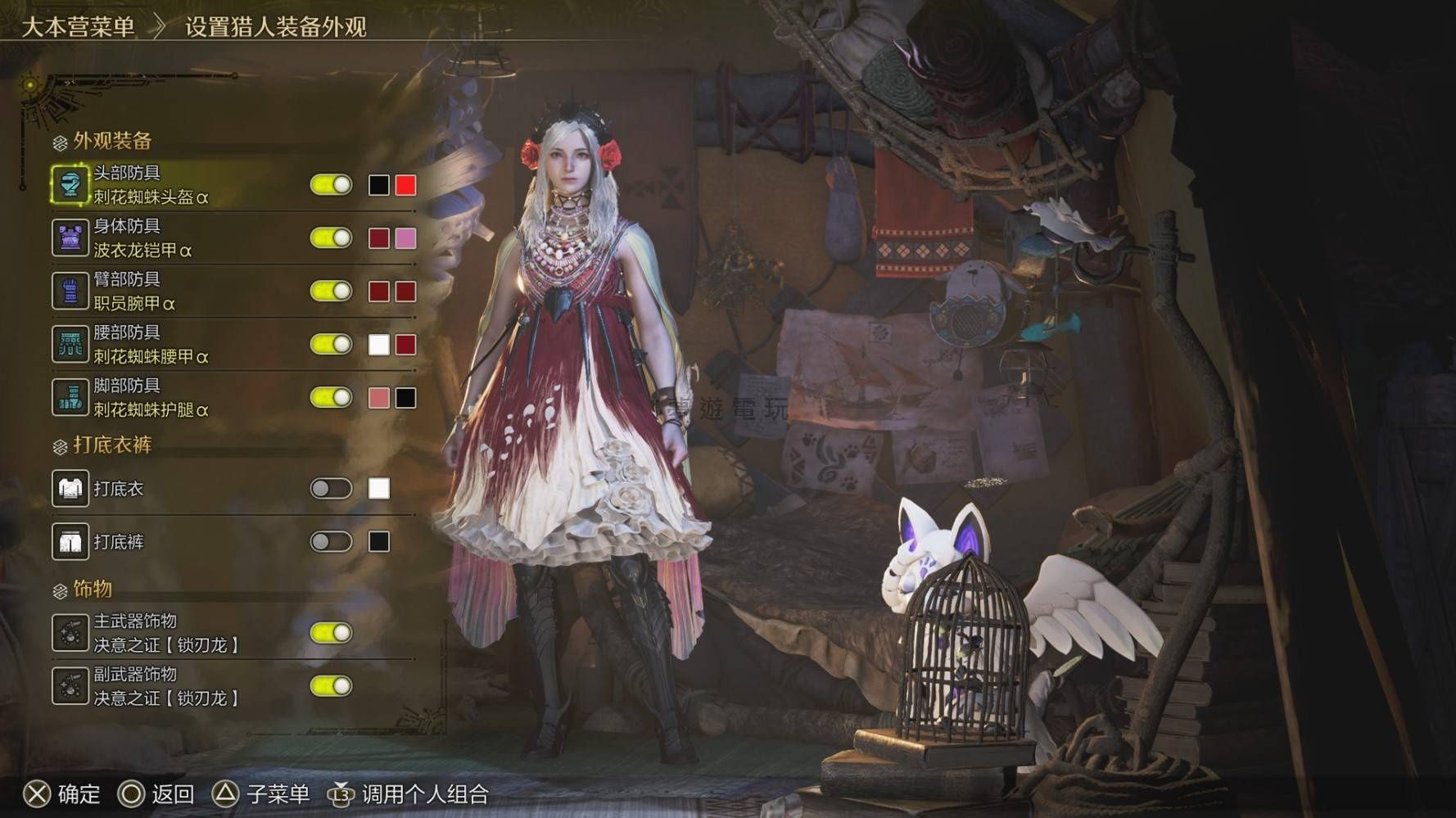Toggle head armor visibility switch

coord(331,185)
